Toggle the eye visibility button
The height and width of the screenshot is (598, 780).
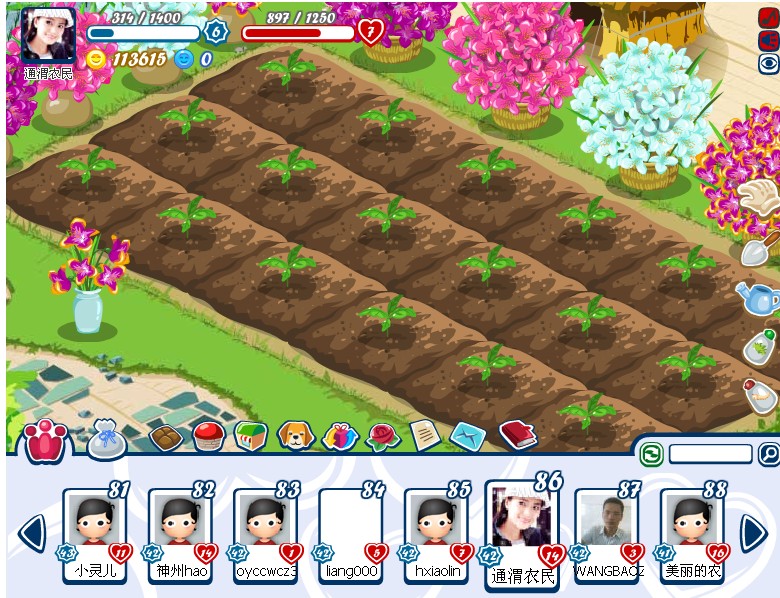pyautogui.click(x=768, y=64)
